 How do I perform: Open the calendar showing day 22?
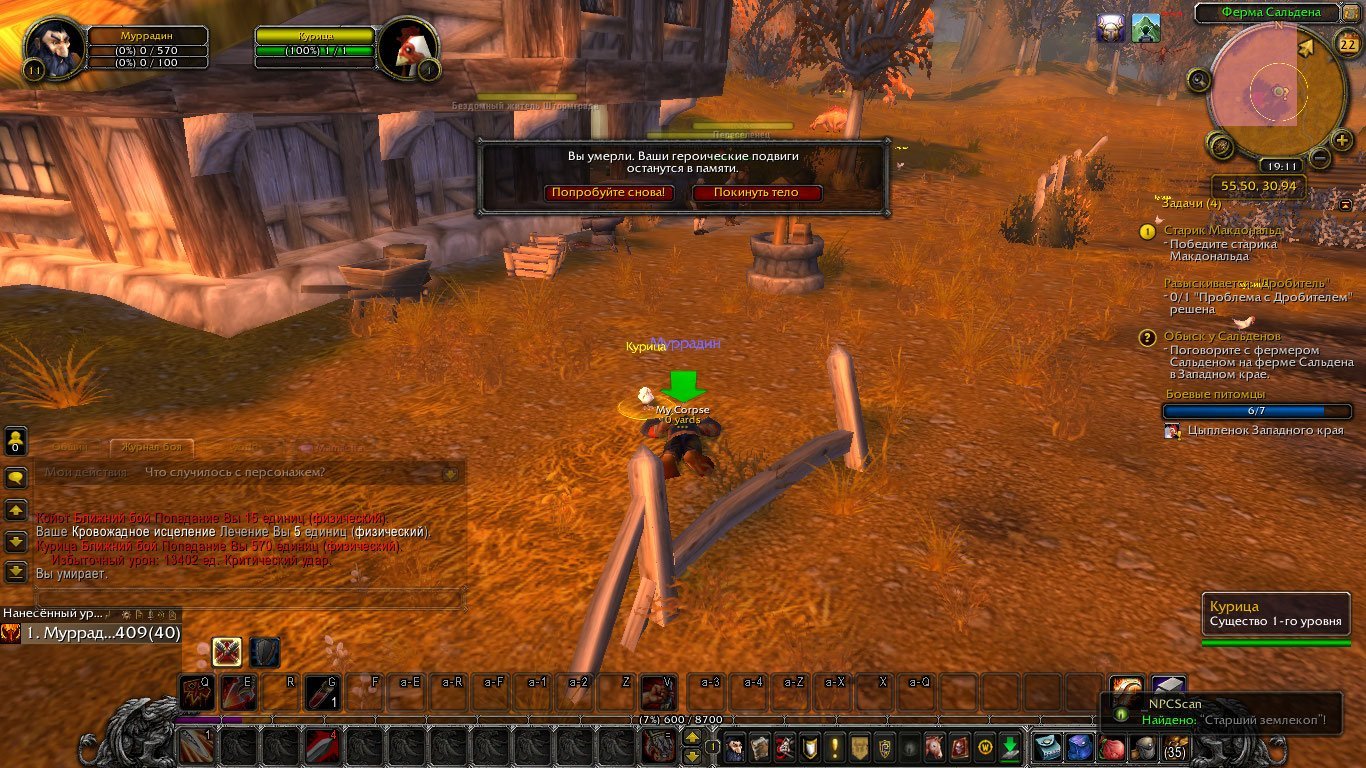click(1345, 42)
